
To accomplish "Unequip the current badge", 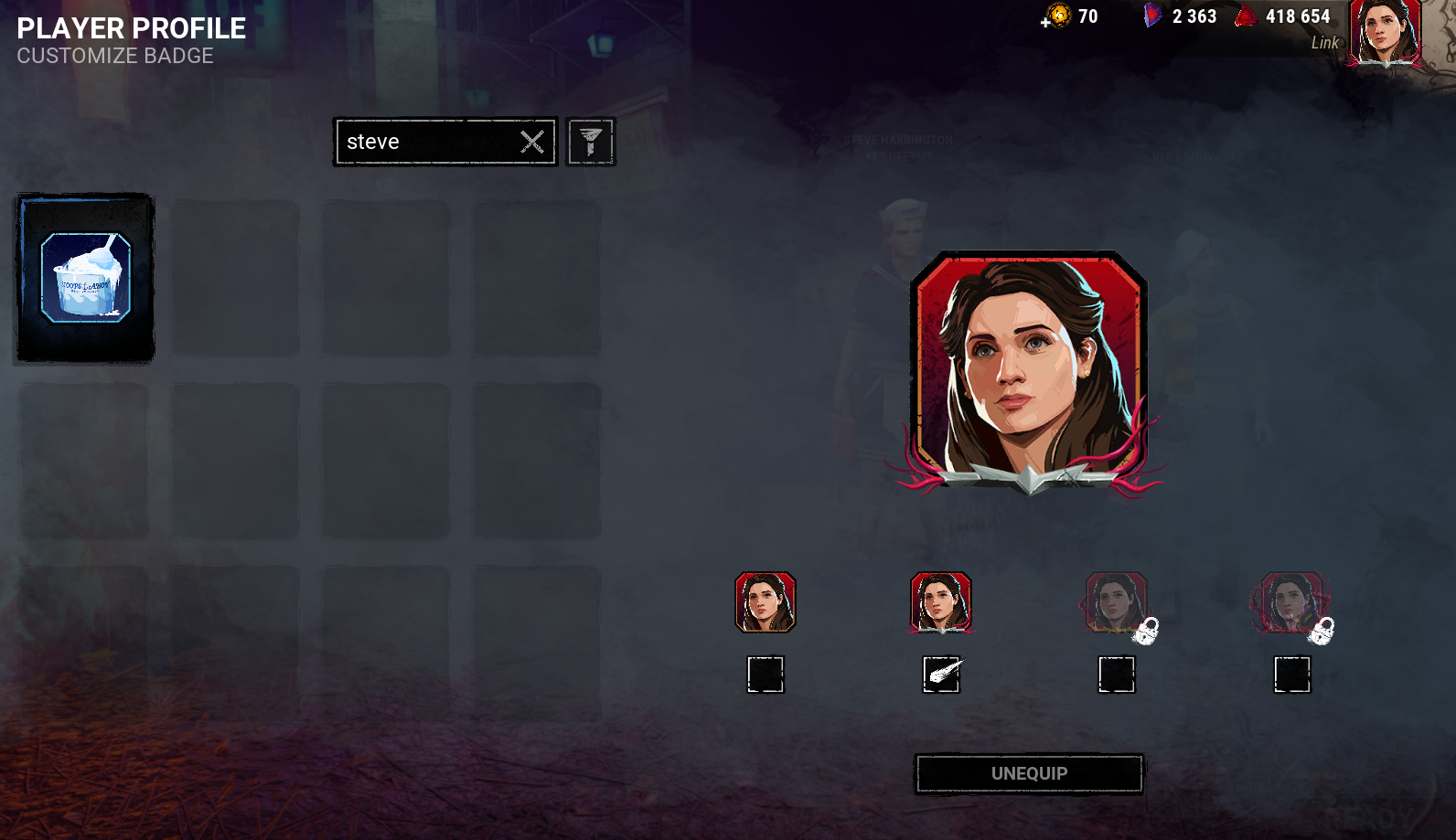I will click(1029, 774).
